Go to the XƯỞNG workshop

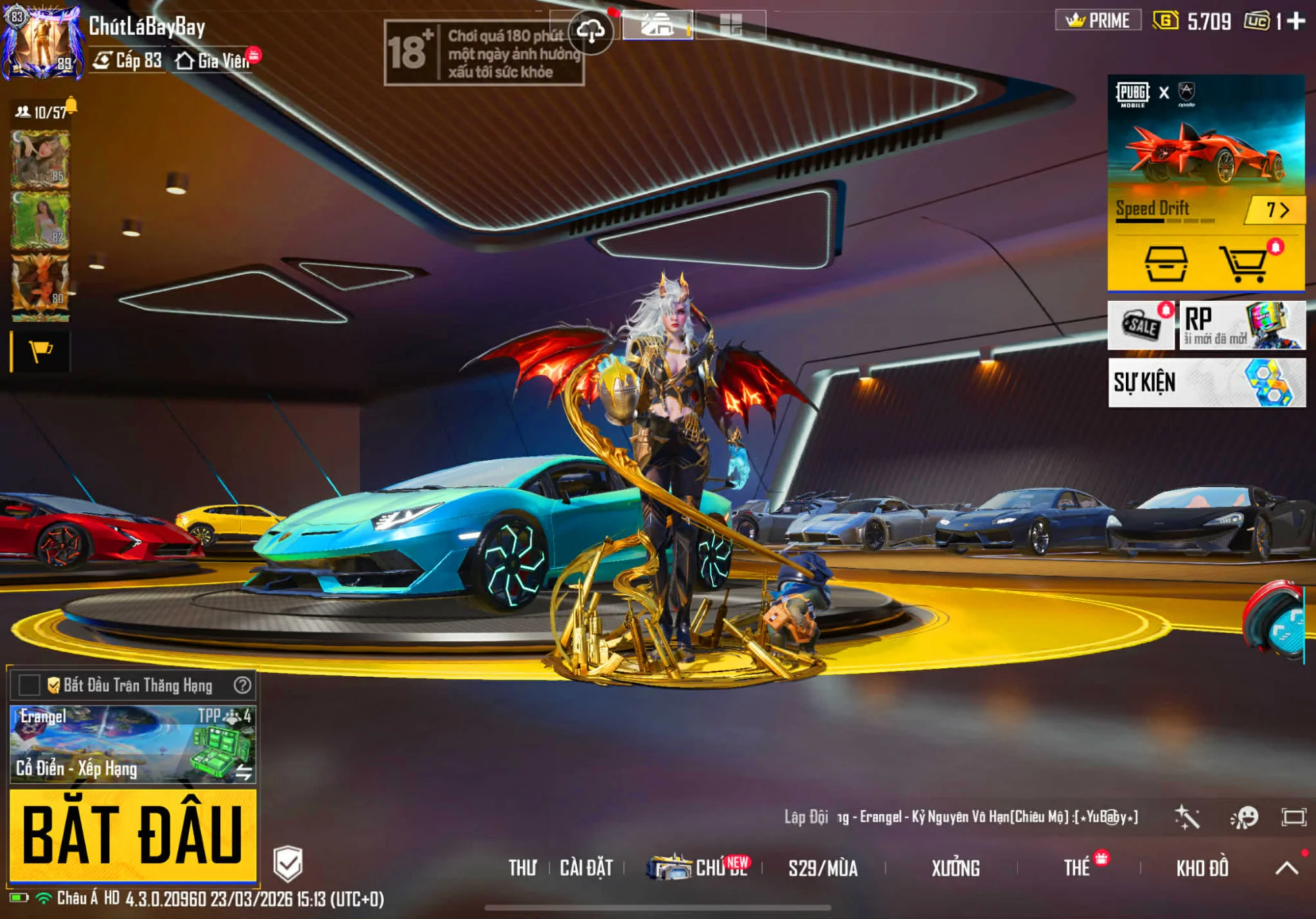click(x=955, y=868)
